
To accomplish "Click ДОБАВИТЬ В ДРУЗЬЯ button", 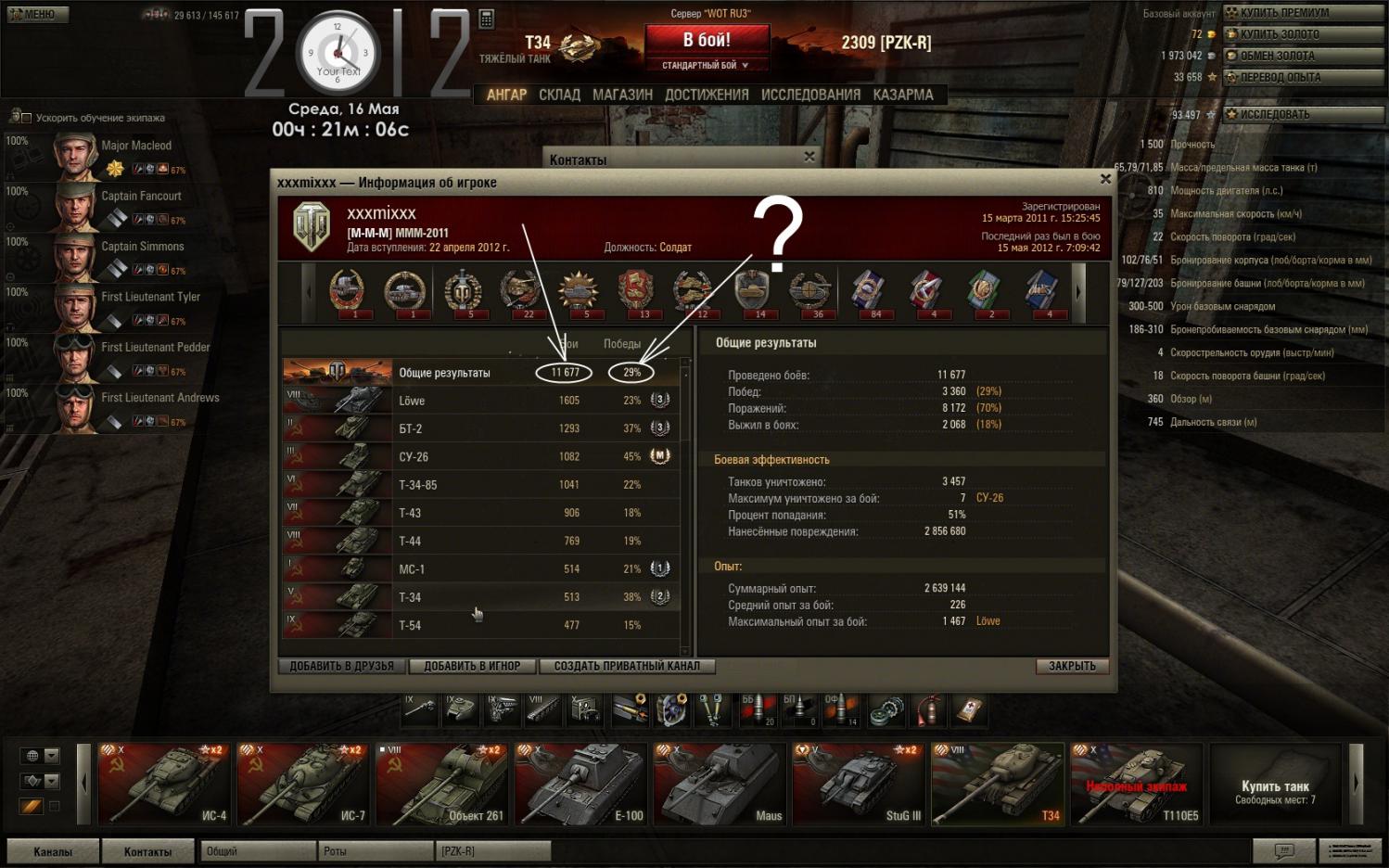I will pyautogui.click(x=342, y=666).
